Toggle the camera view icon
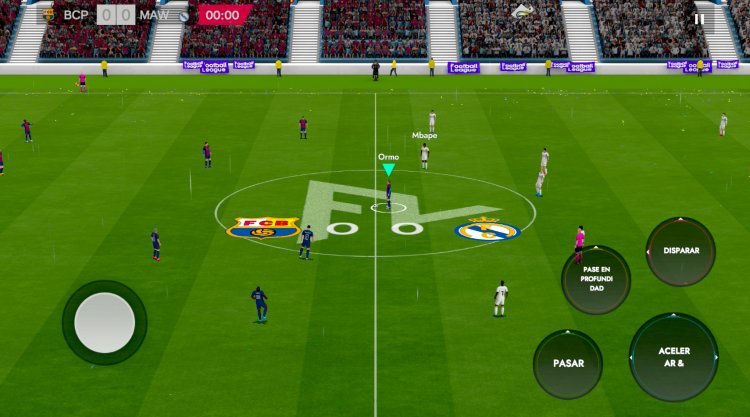This screenshot has width=750, height=417. 522,12
